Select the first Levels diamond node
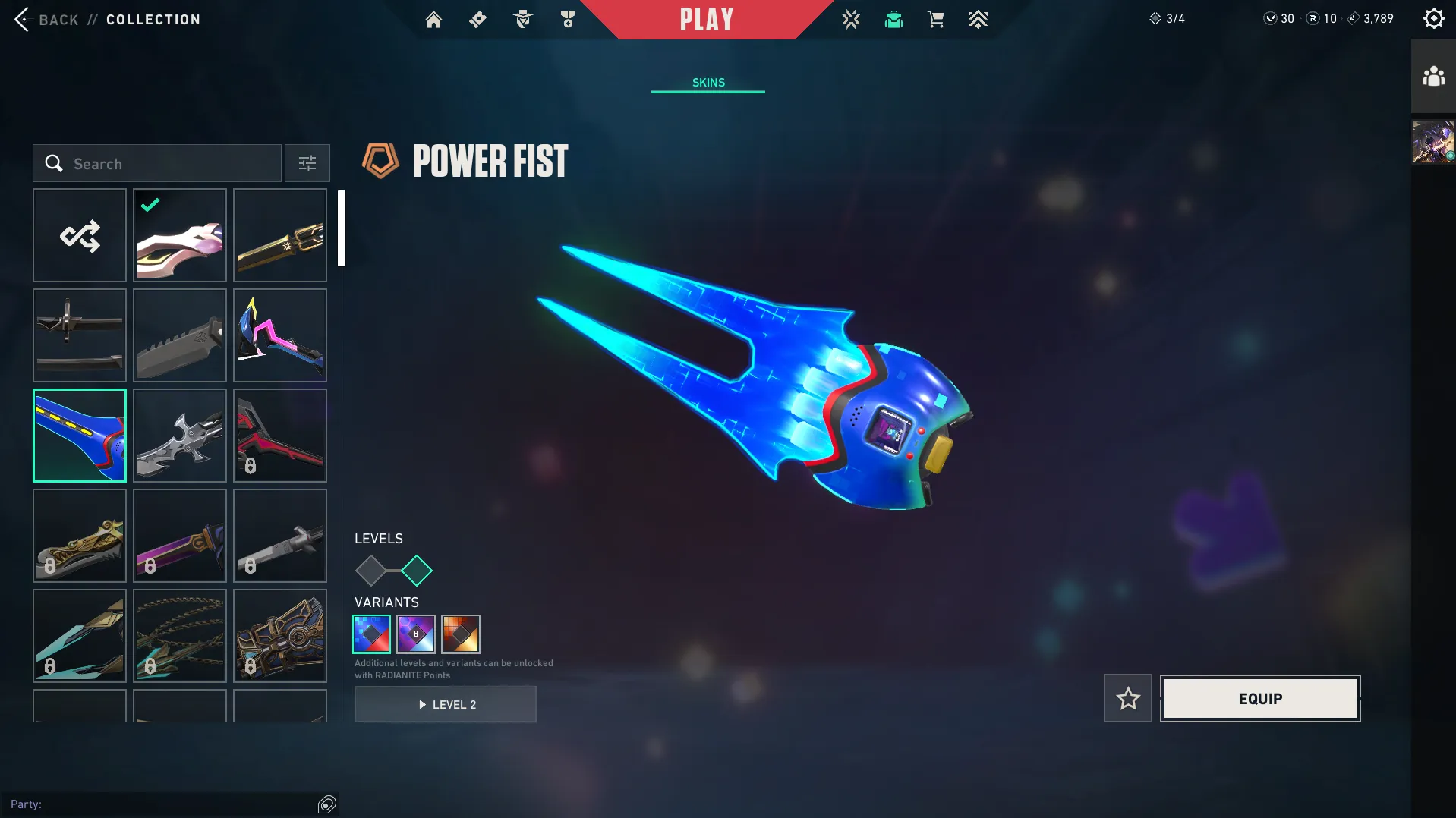 pos(371,570)
